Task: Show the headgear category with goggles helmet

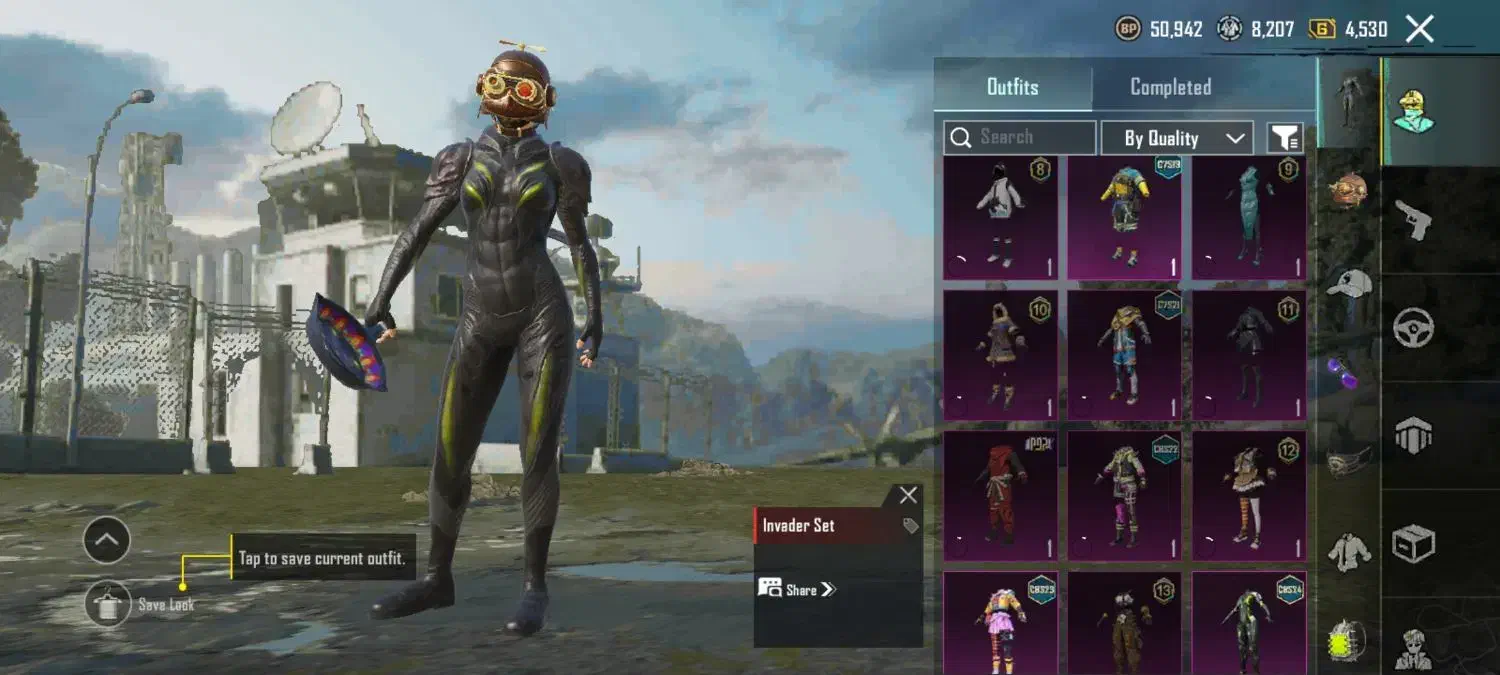Action: pyautogui.click(x=1349, y=190)
